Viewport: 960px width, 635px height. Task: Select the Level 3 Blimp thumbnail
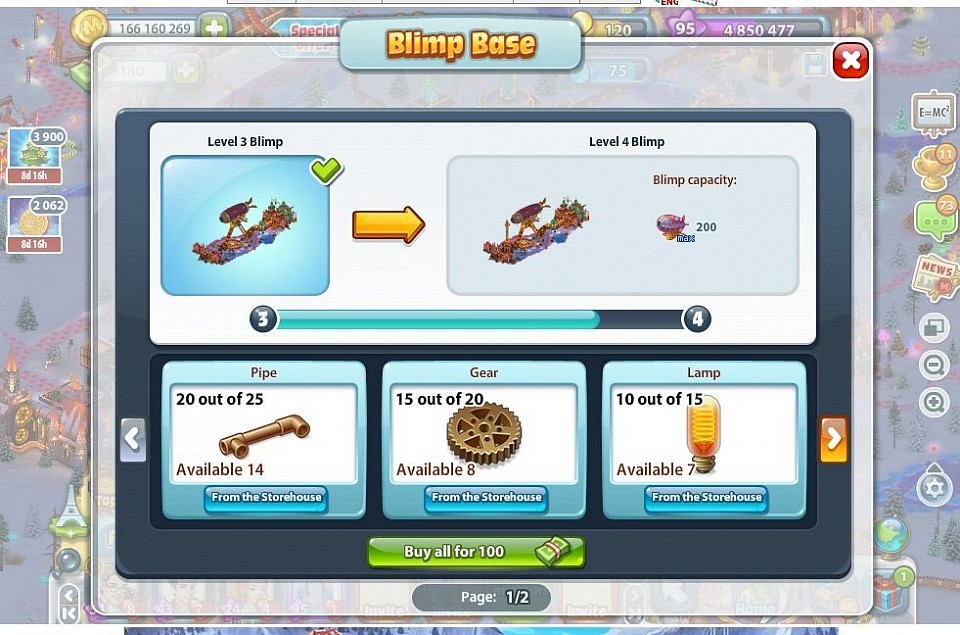click(x=245, y=225)
